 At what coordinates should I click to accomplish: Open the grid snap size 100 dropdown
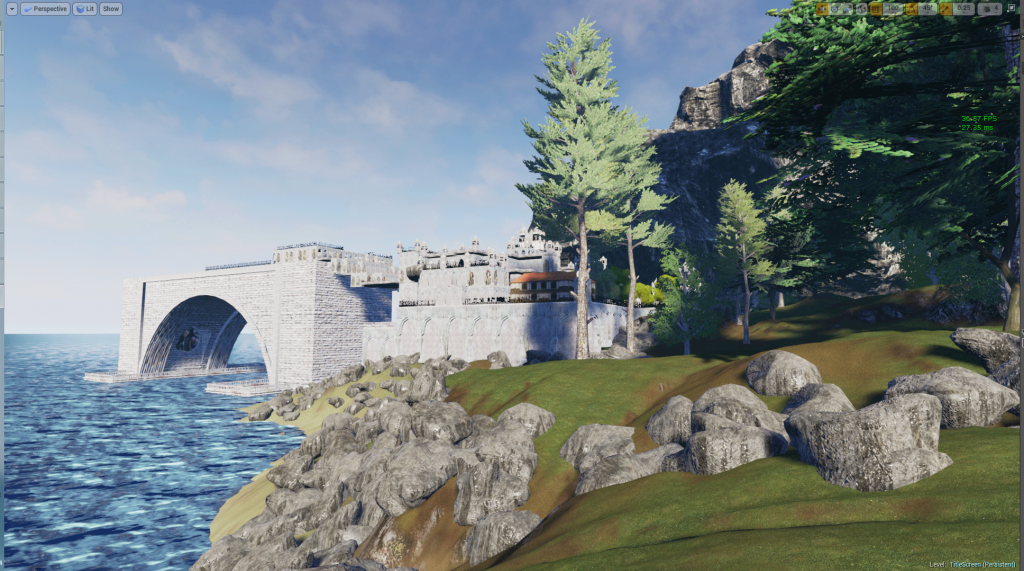tap(893, 9)
